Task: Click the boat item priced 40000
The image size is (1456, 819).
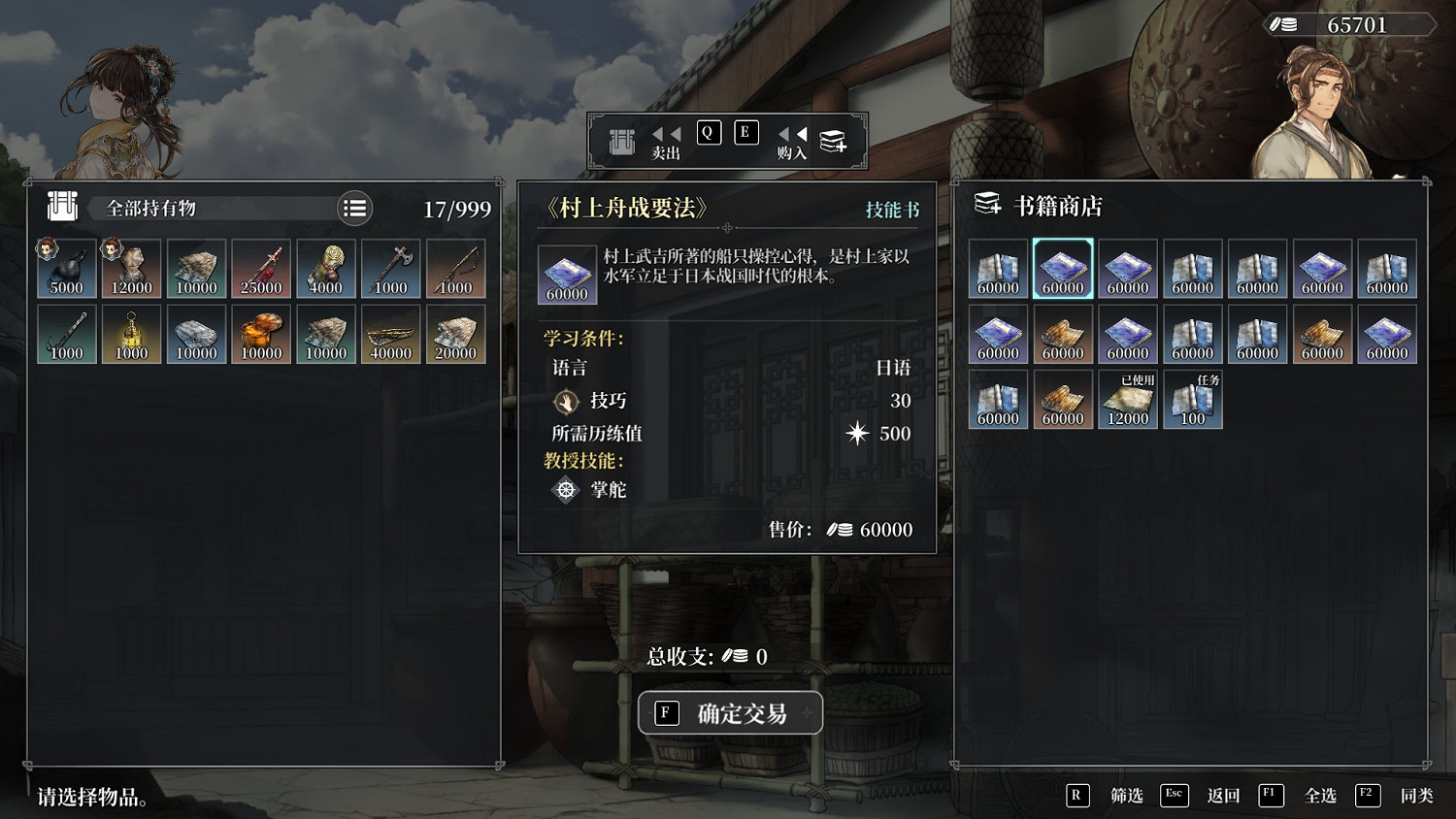Action: pyautogui.click(x=391, y=333)
